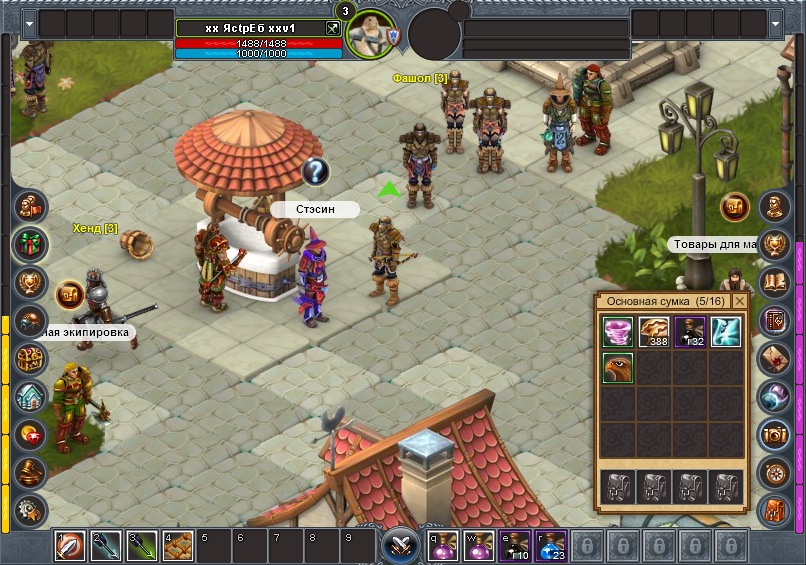Open the sealed mail letter icon
This screenshot has width=806, height=565.
pos(774,357)
